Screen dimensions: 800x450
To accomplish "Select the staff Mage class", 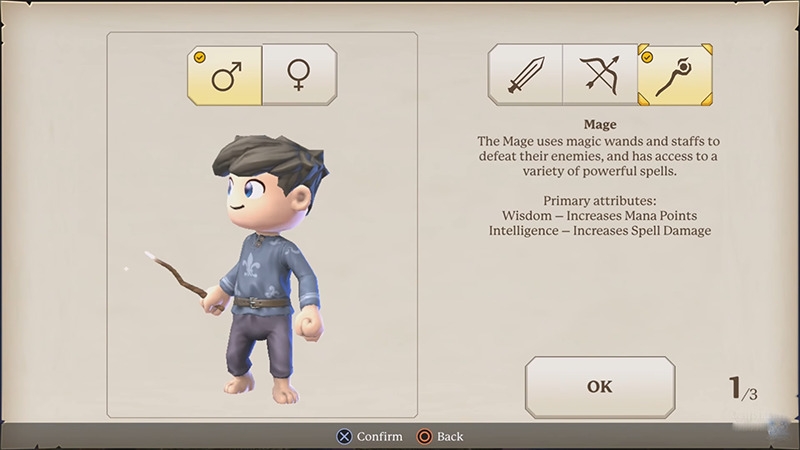I will [x=675, y=75].
